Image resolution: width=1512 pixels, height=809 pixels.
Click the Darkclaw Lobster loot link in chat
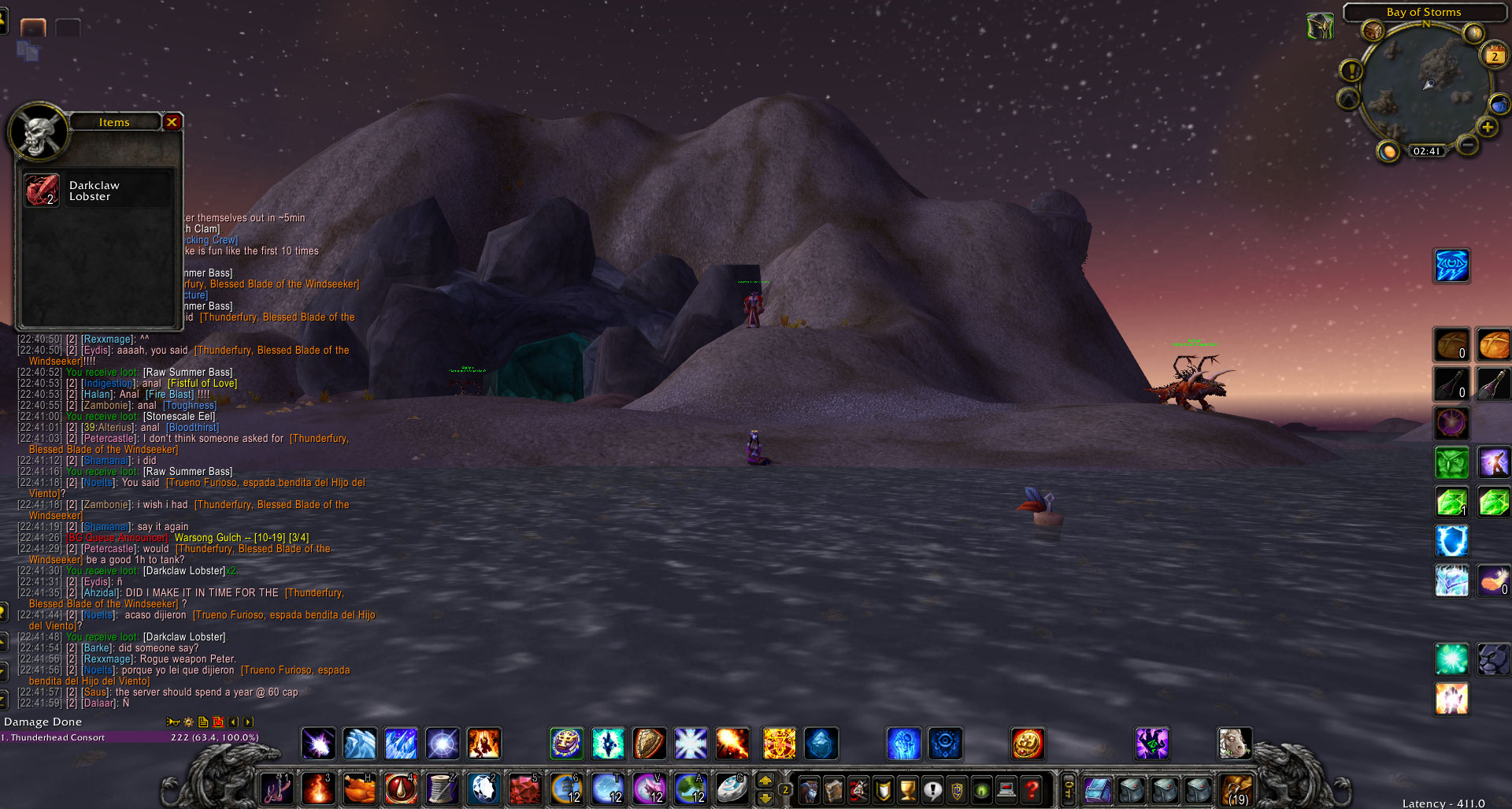point(183,570)
